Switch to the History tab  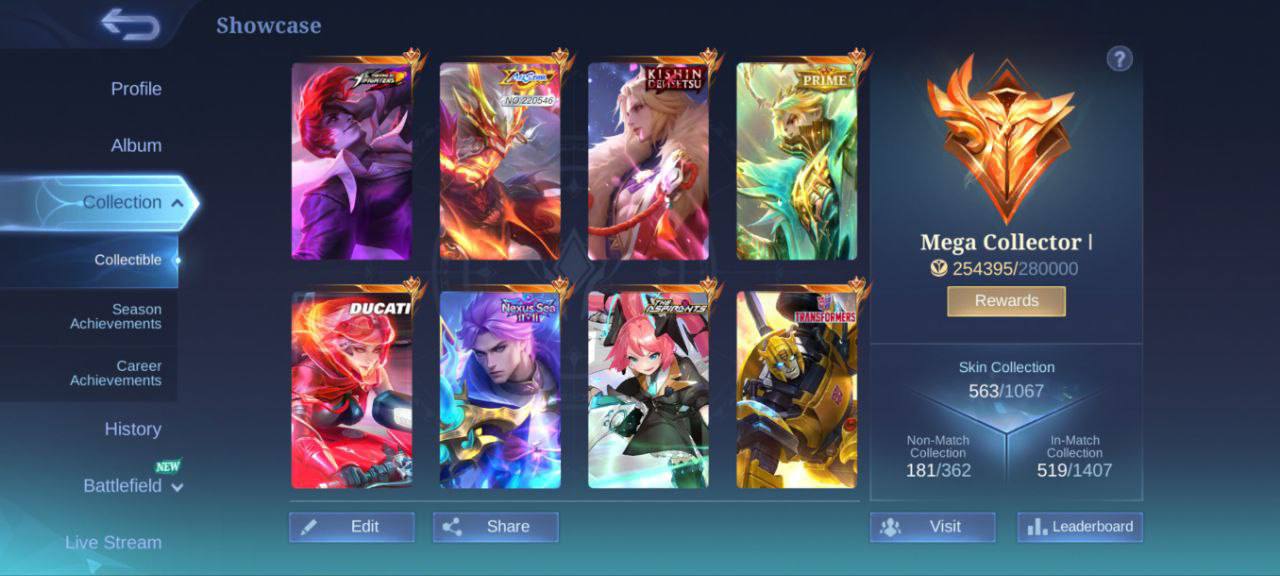coord(133,429)
